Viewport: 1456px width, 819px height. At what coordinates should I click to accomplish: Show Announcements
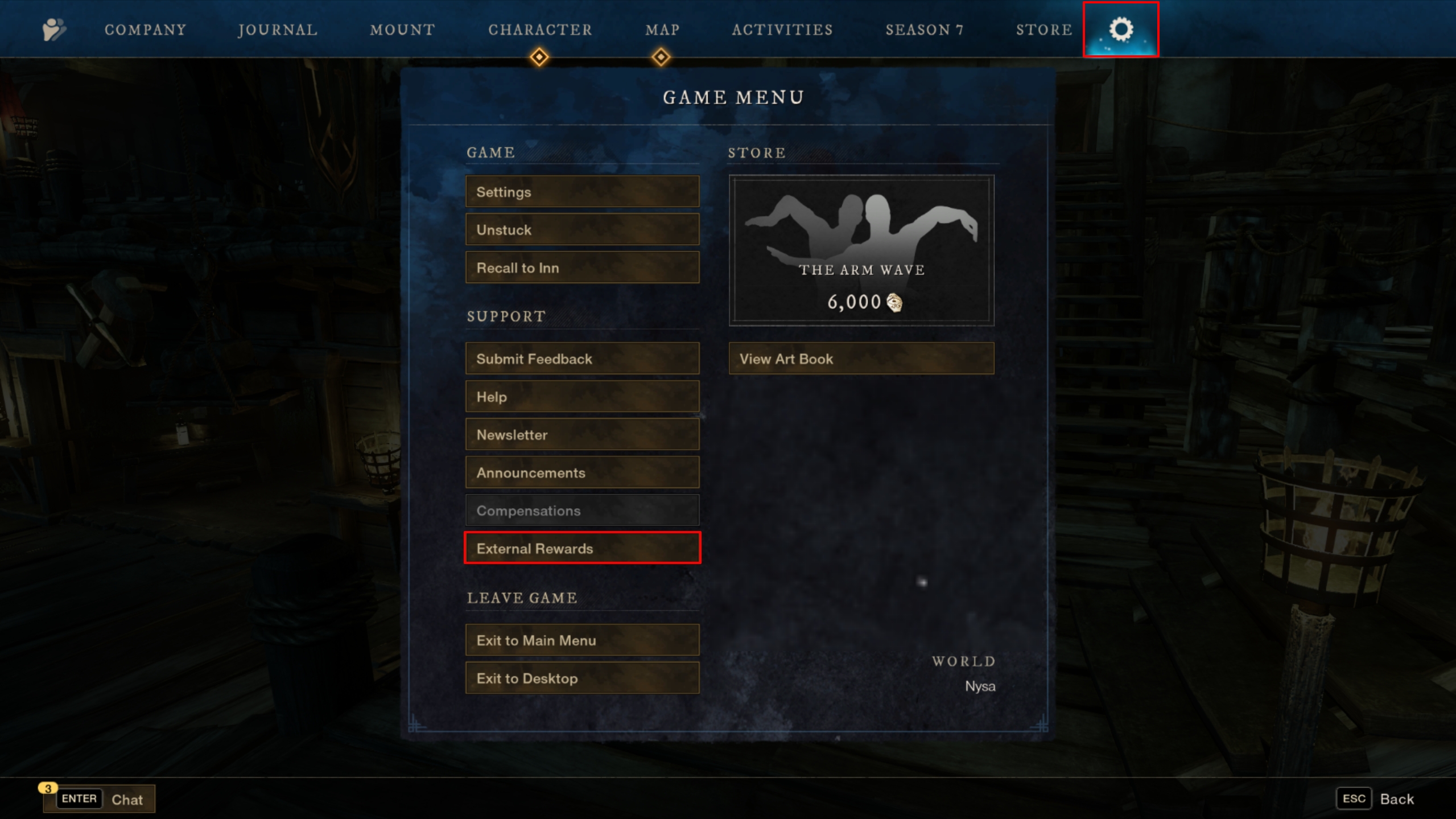pos(582,472)
